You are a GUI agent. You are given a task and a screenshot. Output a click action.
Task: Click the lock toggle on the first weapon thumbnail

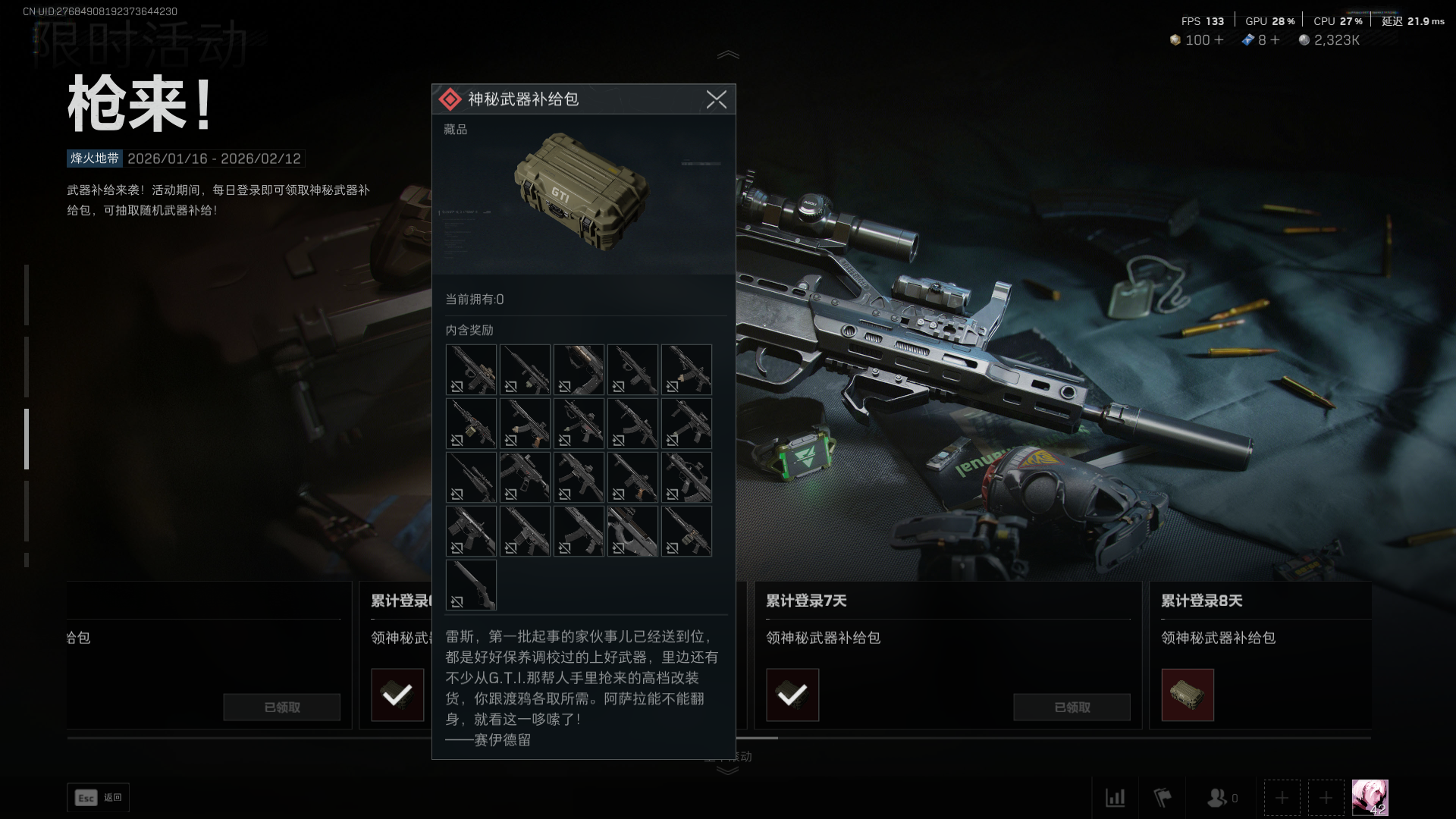tap(457, 388)
